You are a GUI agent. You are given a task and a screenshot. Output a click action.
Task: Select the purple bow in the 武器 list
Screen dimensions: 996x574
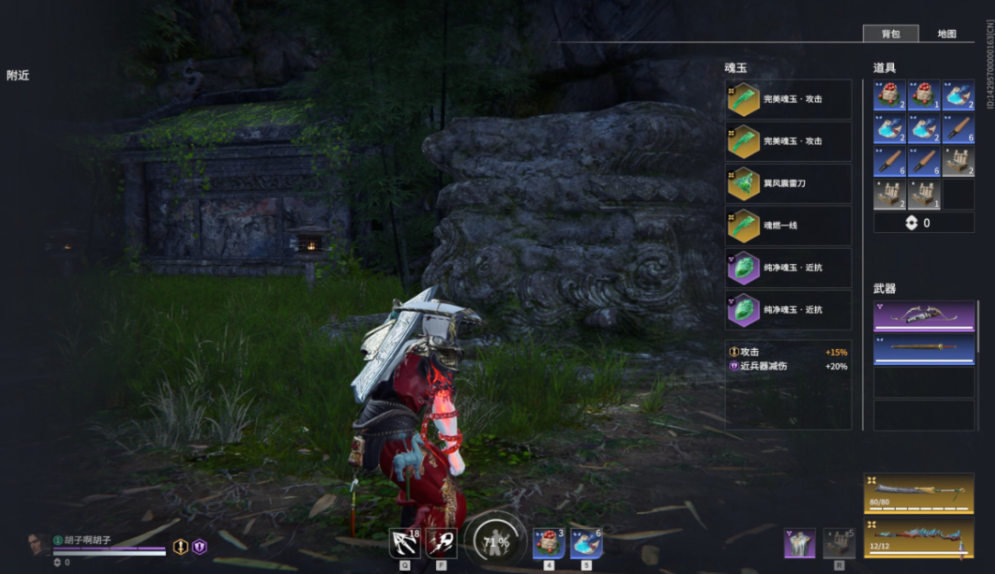point(923,315)
